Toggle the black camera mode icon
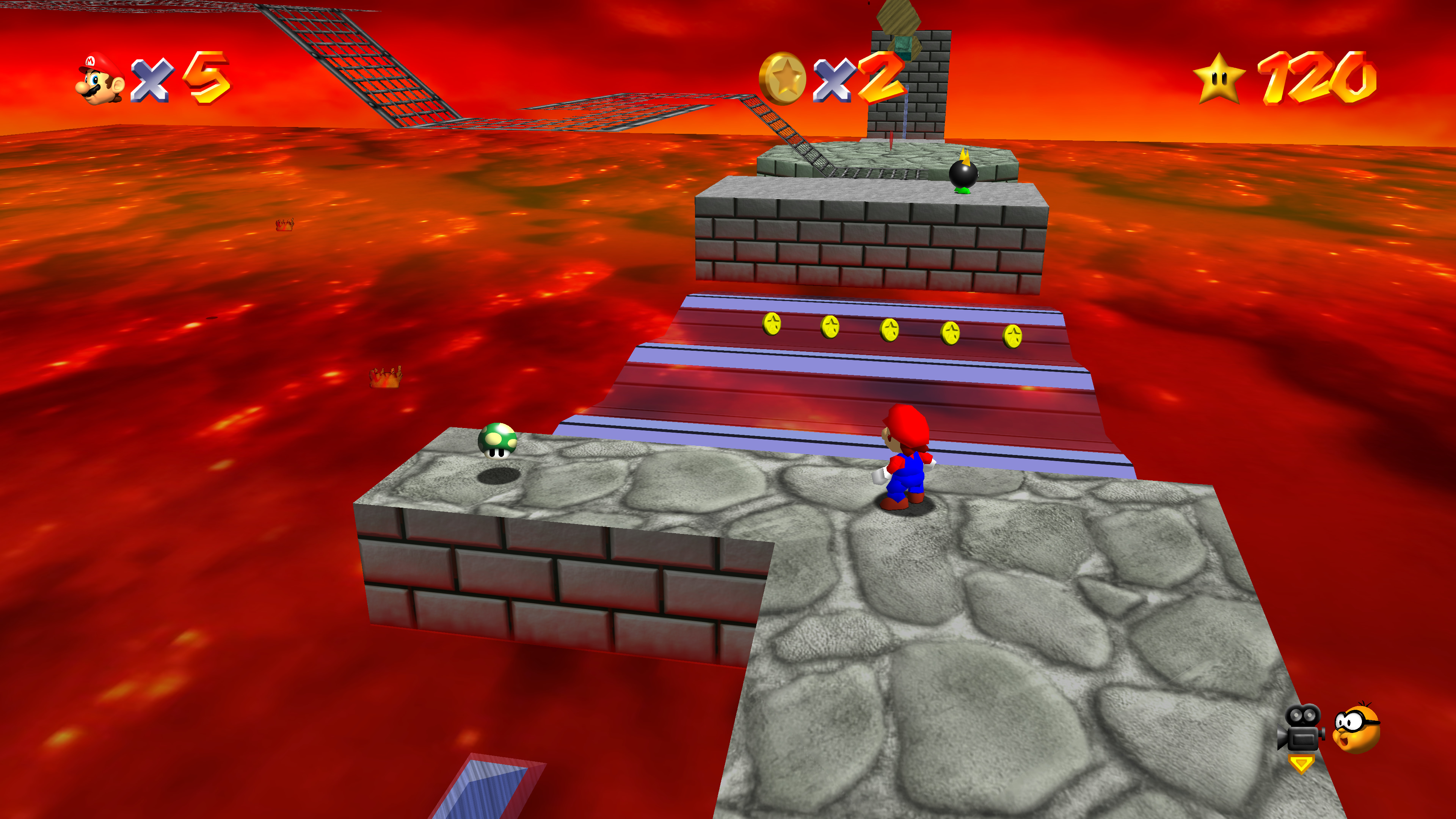The image size is (1456, 819). 1301,728
